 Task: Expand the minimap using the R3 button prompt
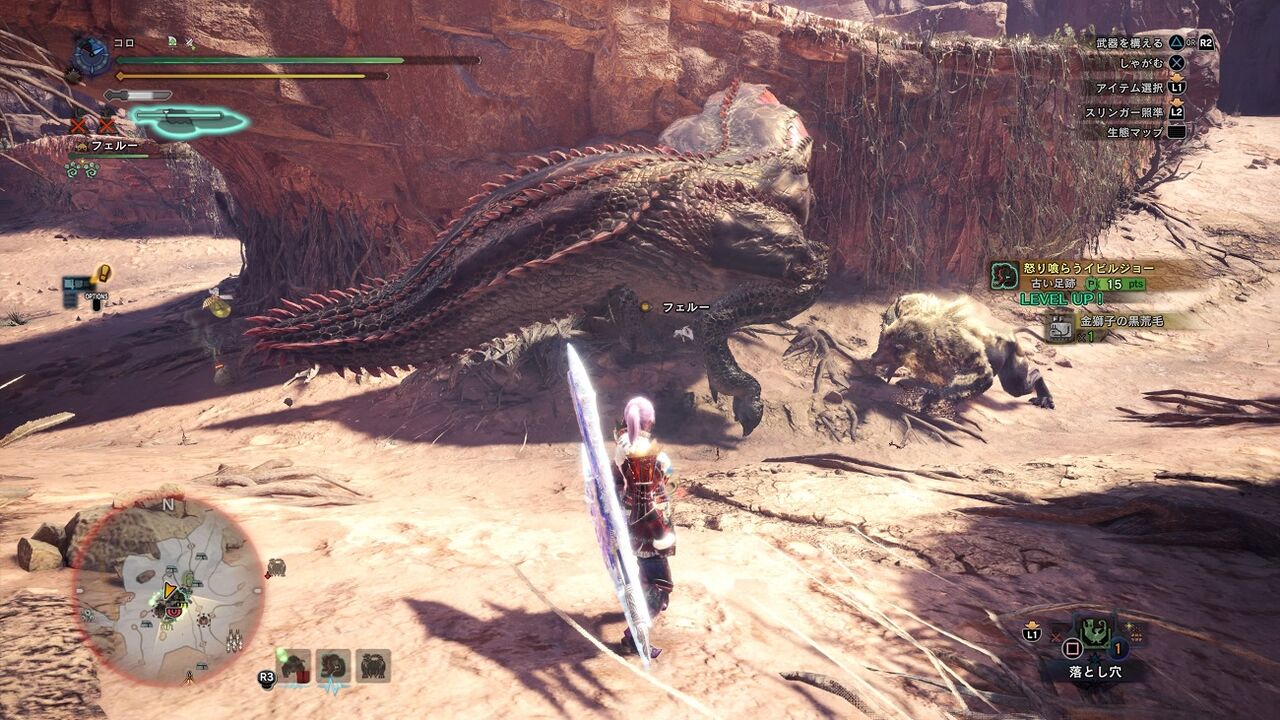[x=267, y=676]
